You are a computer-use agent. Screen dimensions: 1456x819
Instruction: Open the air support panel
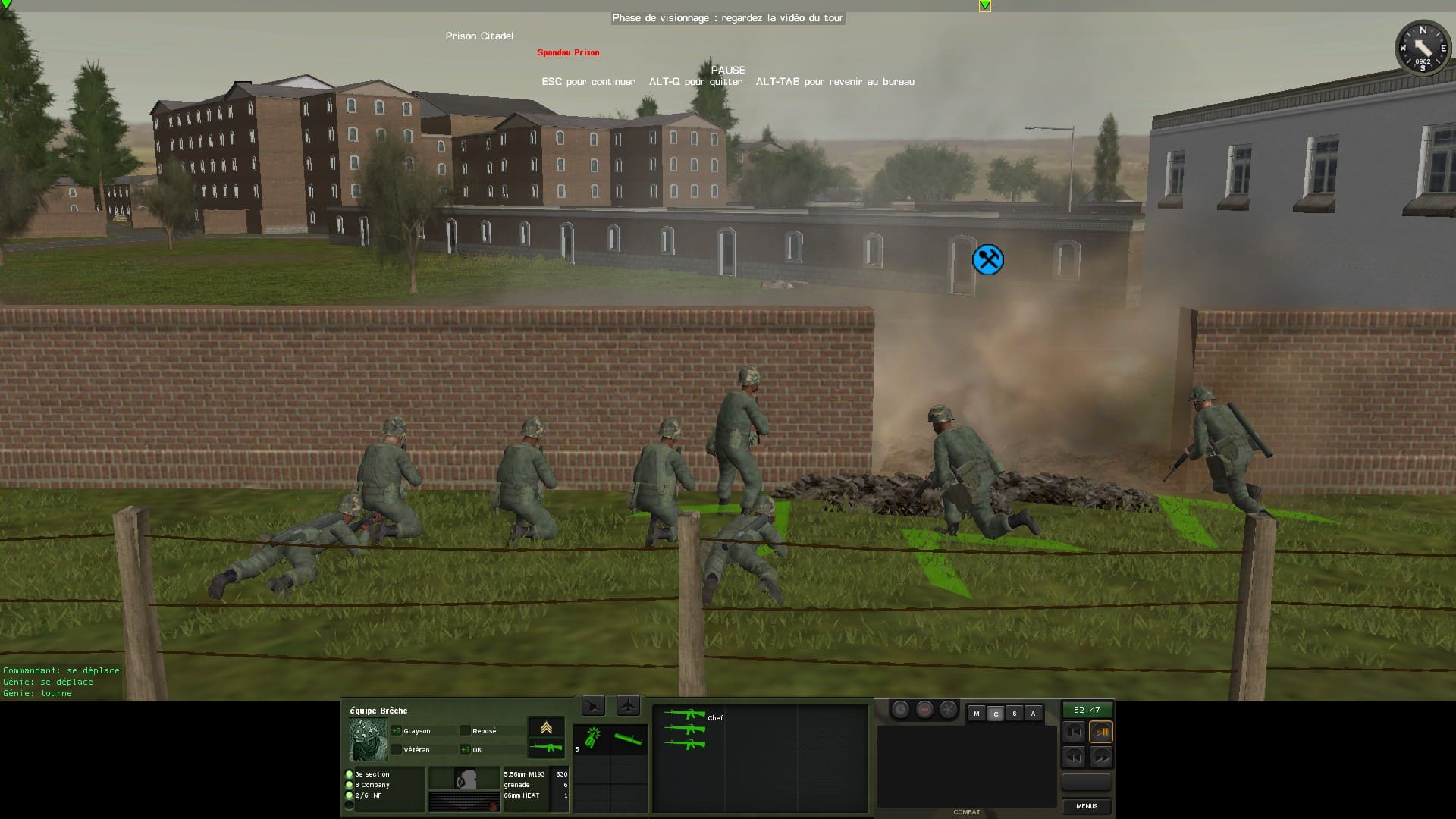click(628, 706)
